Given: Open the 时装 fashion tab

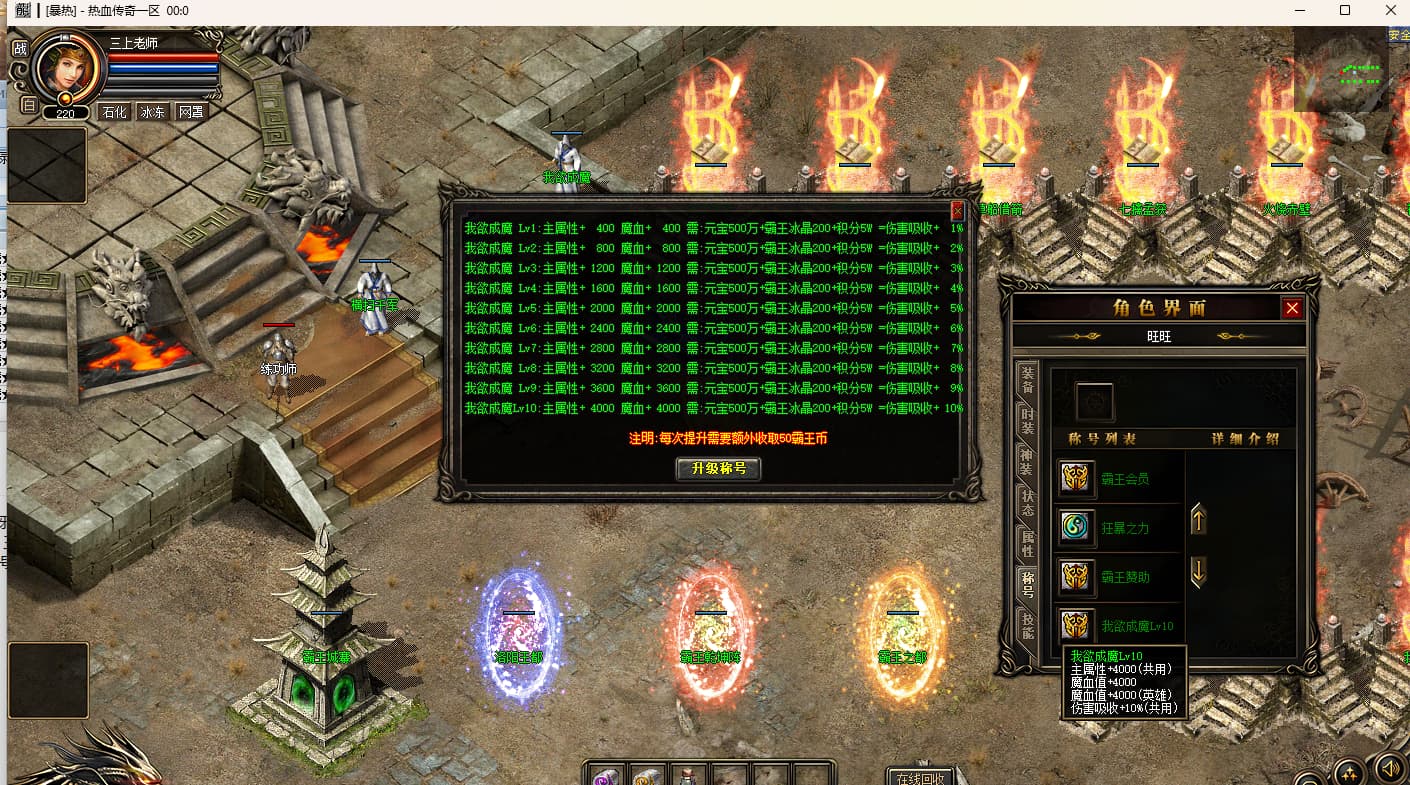Looking at the screenshot, I should [x=1027, y=421].
